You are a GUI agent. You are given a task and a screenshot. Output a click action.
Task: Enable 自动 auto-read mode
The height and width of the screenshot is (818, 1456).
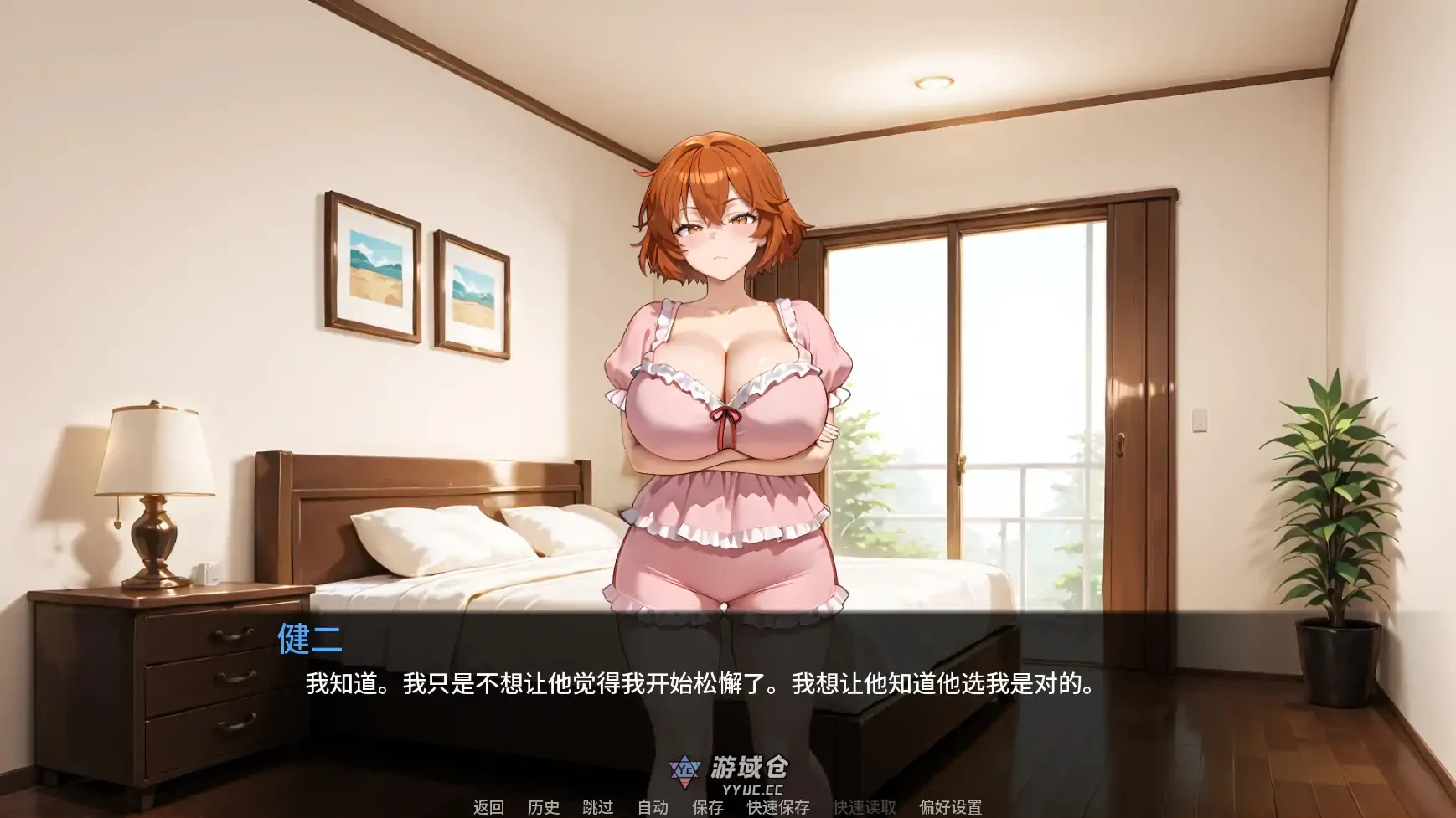tap(653, 807)
